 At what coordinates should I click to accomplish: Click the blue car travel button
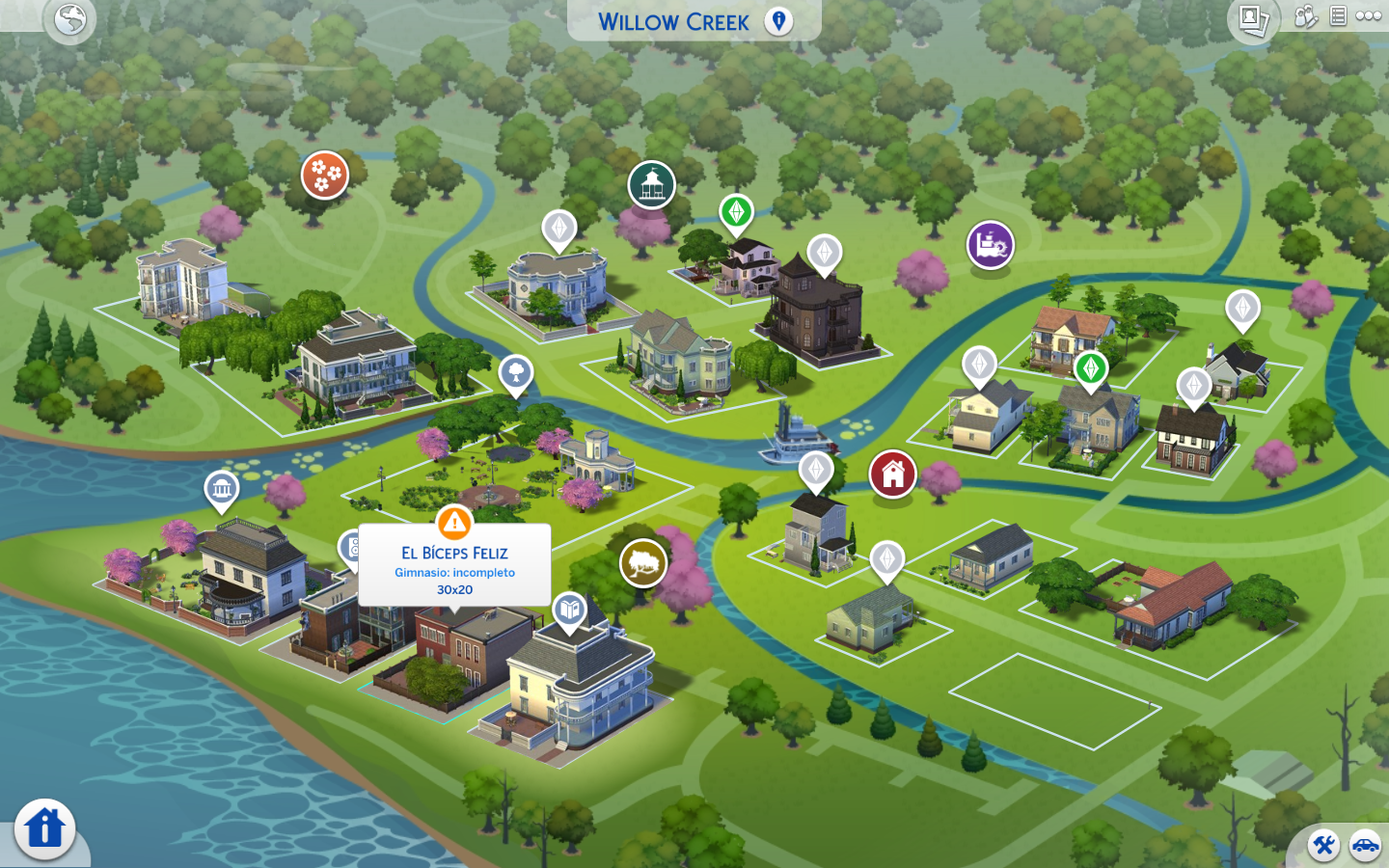pos(1365,846)
